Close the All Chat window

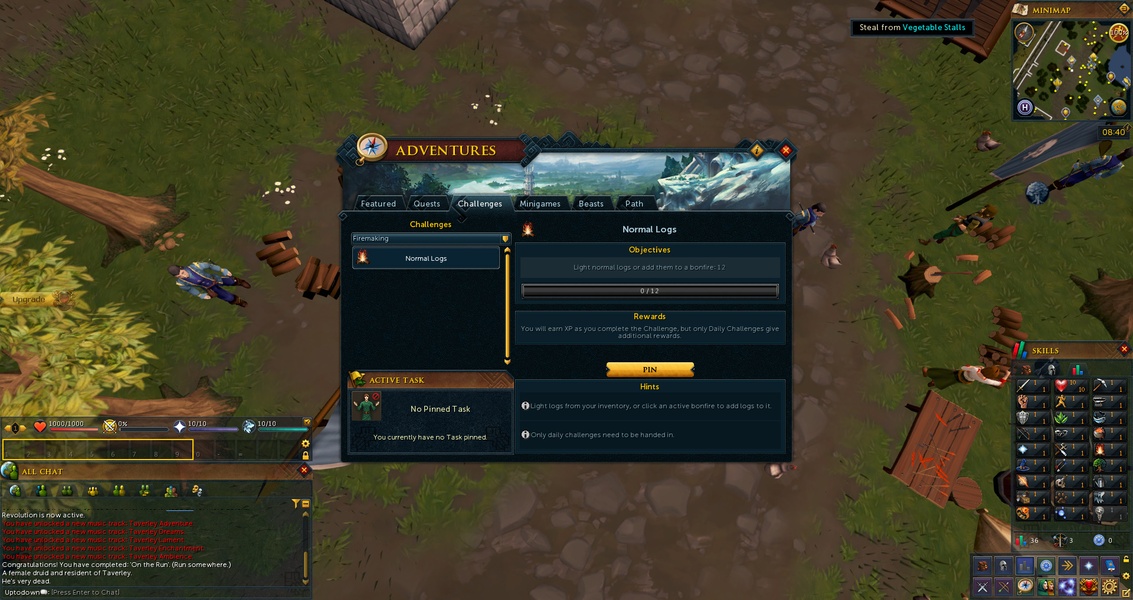tap(304, 470)
